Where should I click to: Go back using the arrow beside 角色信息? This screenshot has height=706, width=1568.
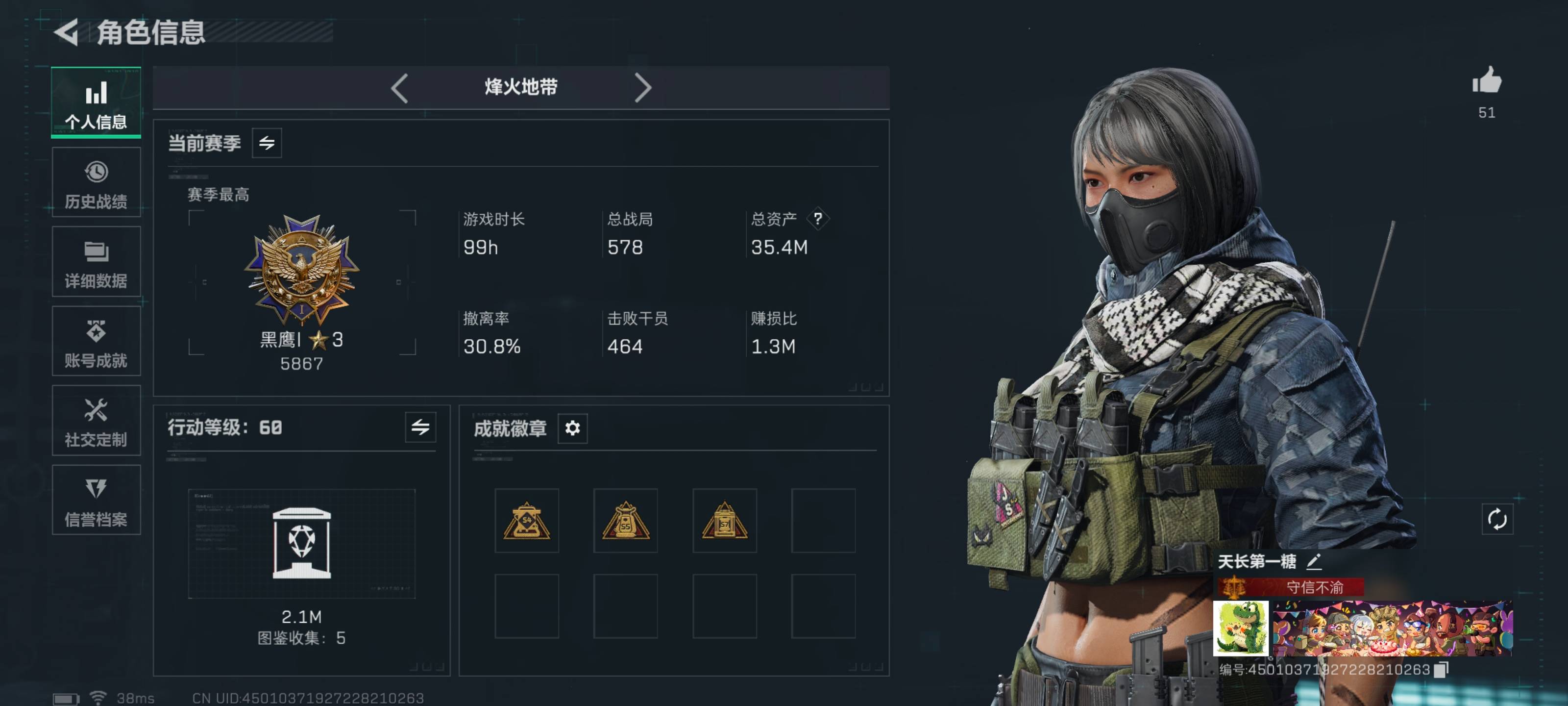[67, 32]
